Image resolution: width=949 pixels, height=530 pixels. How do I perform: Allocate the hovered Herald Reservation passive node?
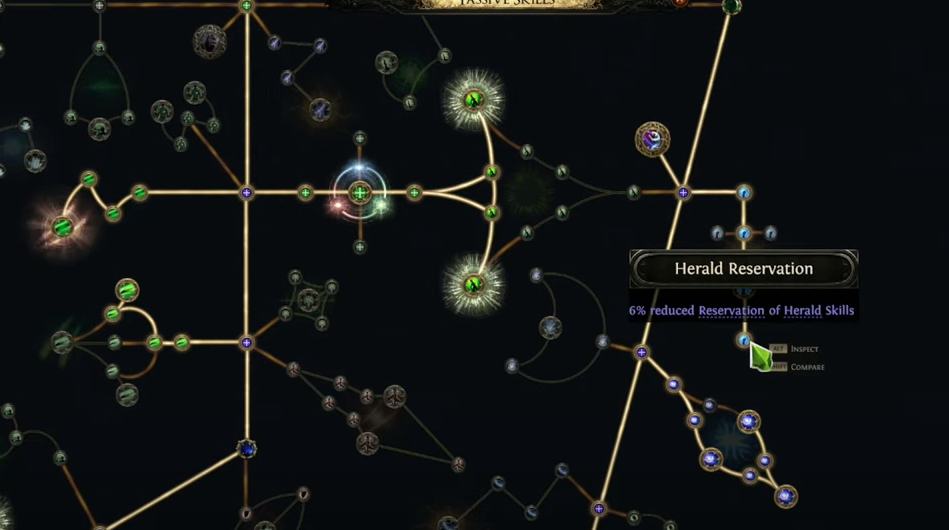[743, 340]
